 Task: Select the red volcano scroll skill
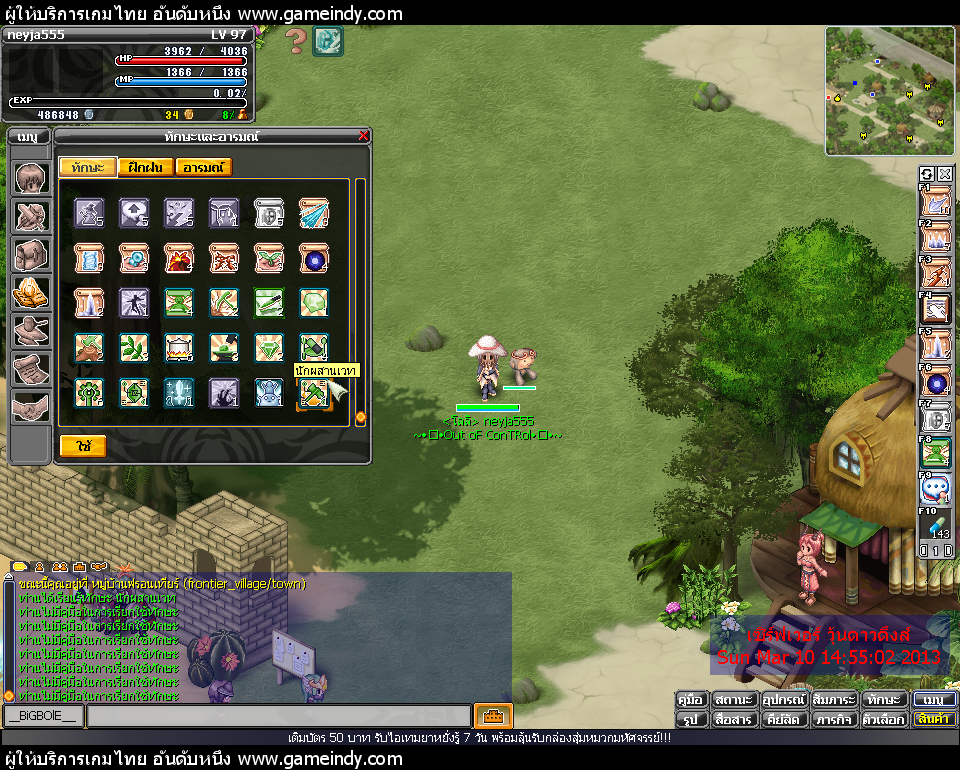[x=179, y=258]
